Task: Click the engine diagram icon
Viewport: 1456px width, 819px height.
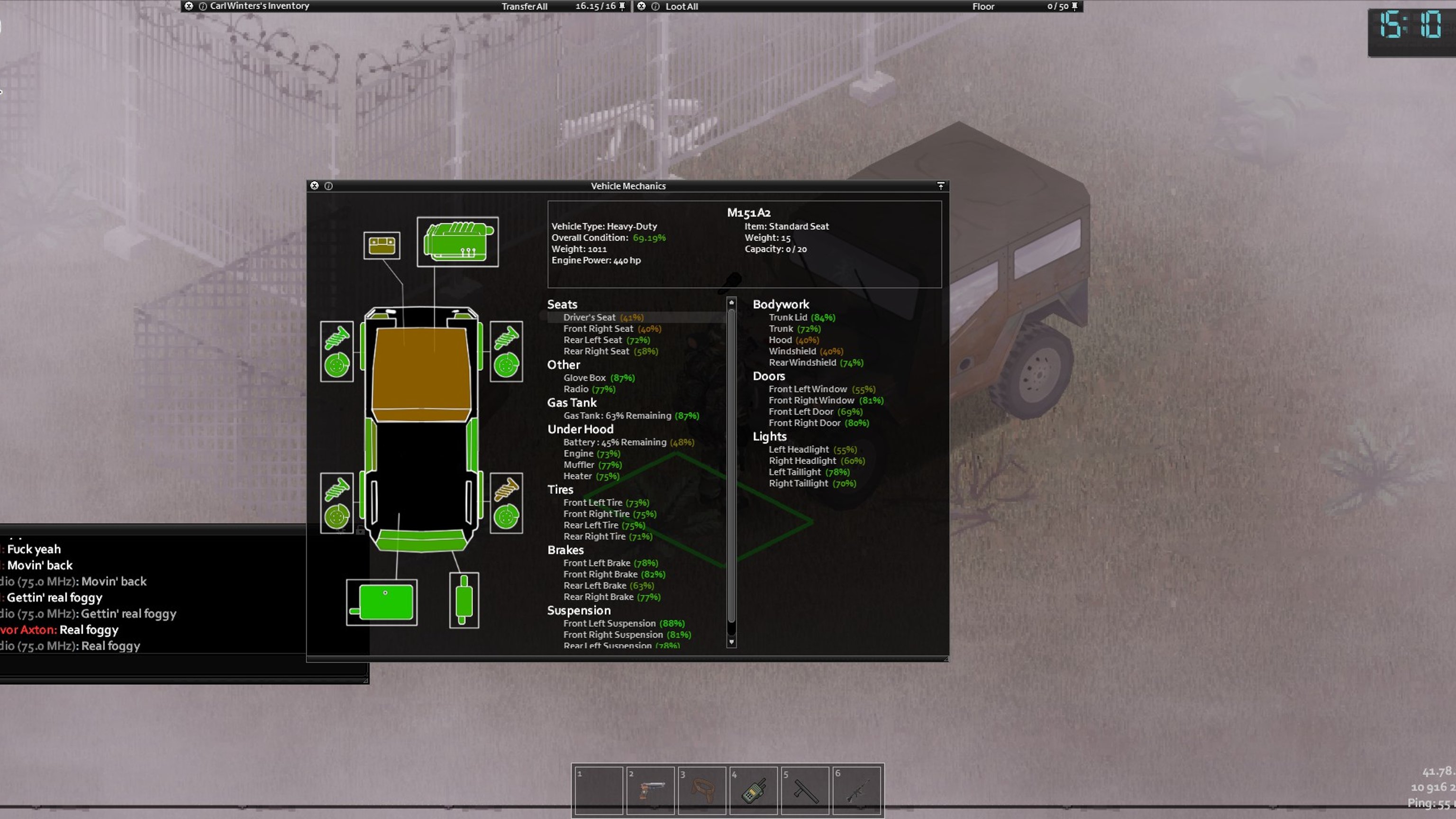Action: (457, 242)
